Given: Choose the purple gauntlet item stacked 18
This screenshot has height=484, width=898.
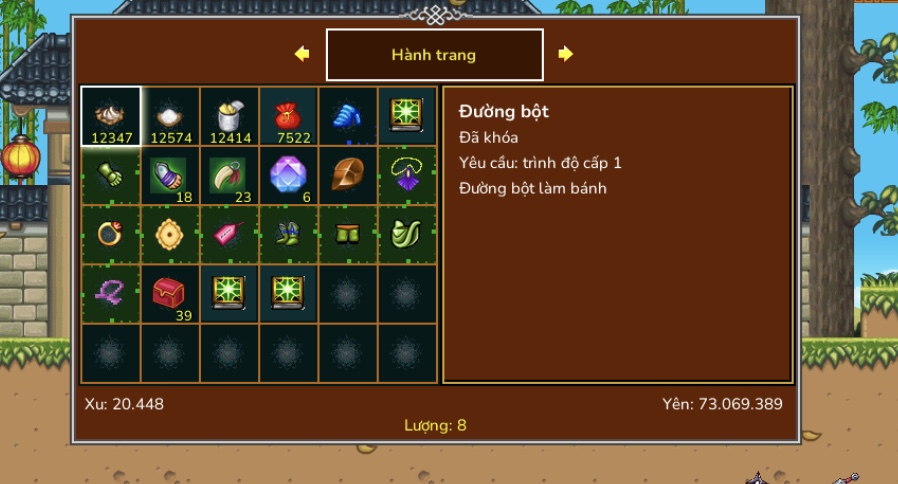Looking at the screenshot, I should point(170,175).
